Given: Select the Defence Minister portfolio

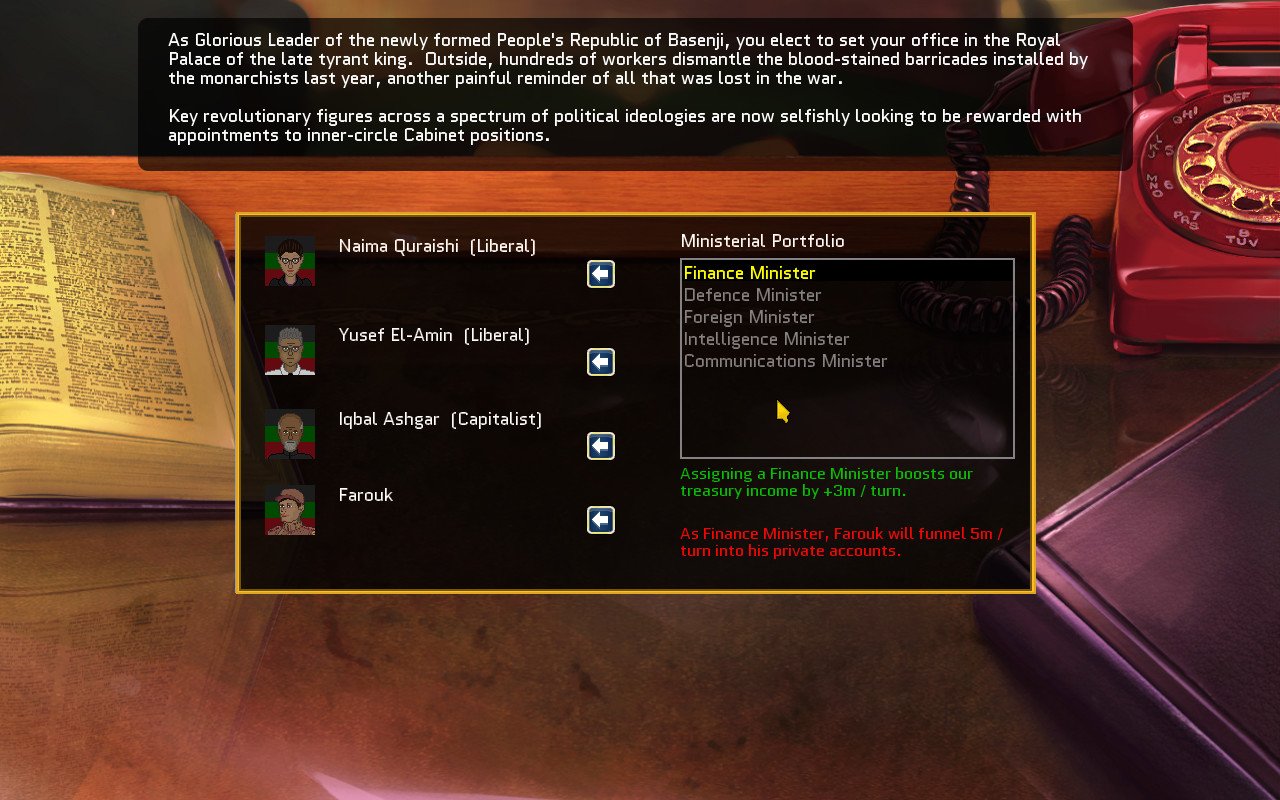Looking at the screenshot, I should click(752, 294).
